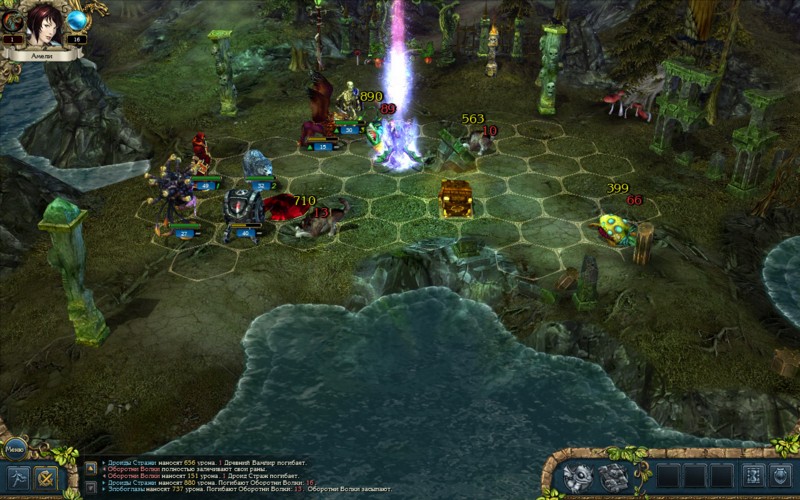Open the stone spell book icon

pyautogui.click(x=615, y=477)
